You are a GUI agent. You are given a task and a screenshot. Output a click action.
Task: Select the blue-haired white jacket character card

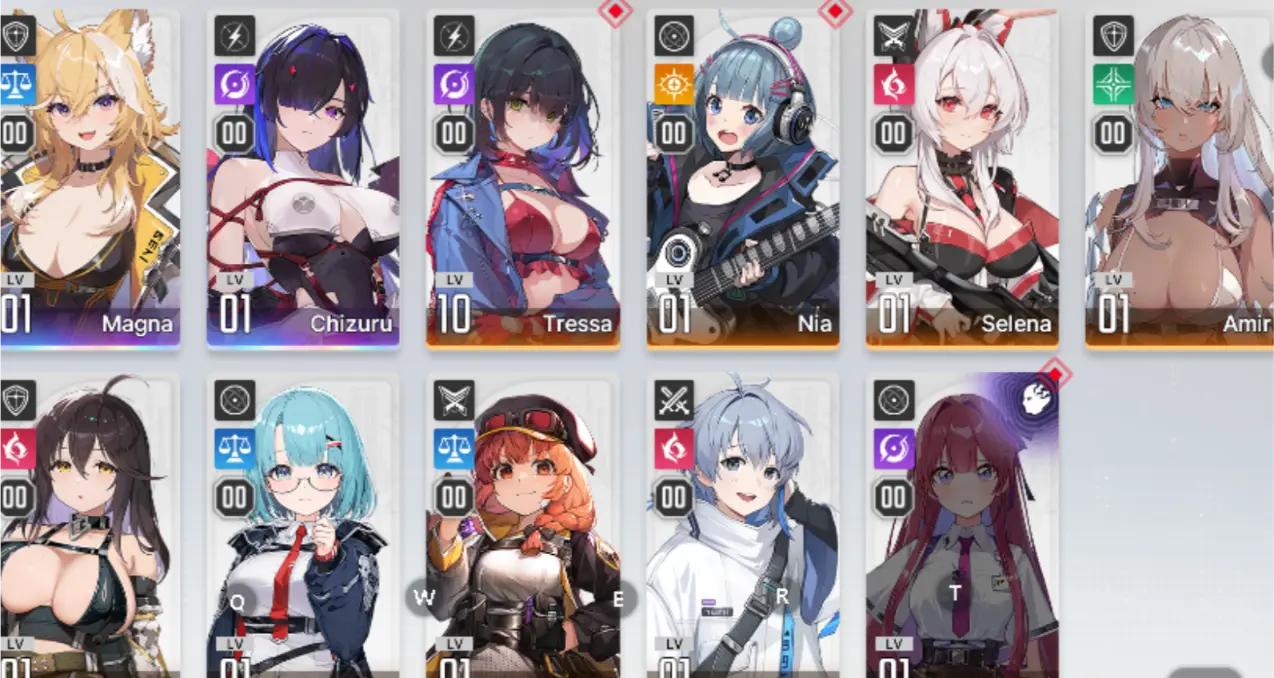pyautogui.click(x=742, y=530)
